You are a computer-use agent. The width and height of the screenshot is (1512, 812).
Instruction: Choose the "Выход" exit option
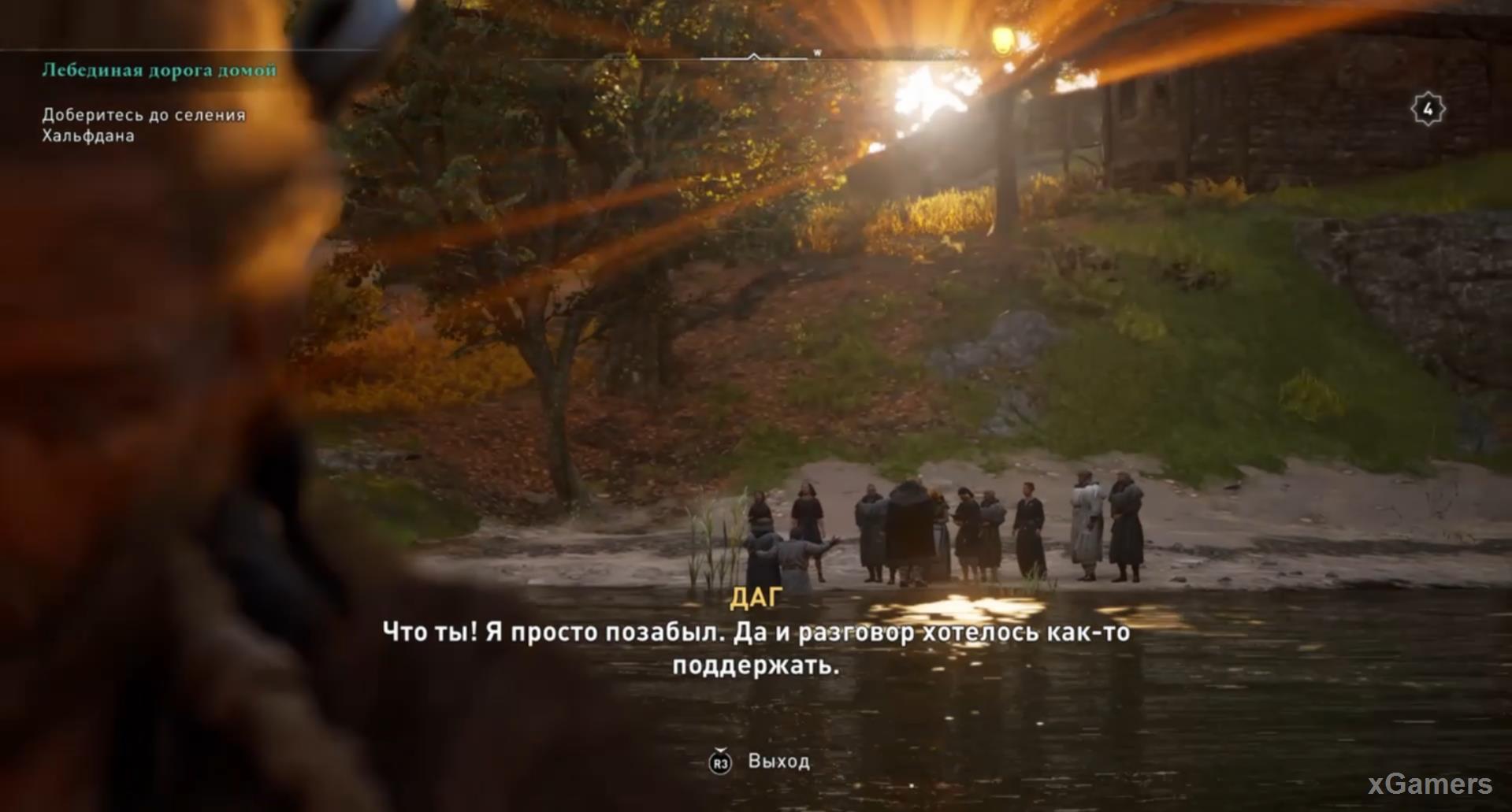[778, 762]
